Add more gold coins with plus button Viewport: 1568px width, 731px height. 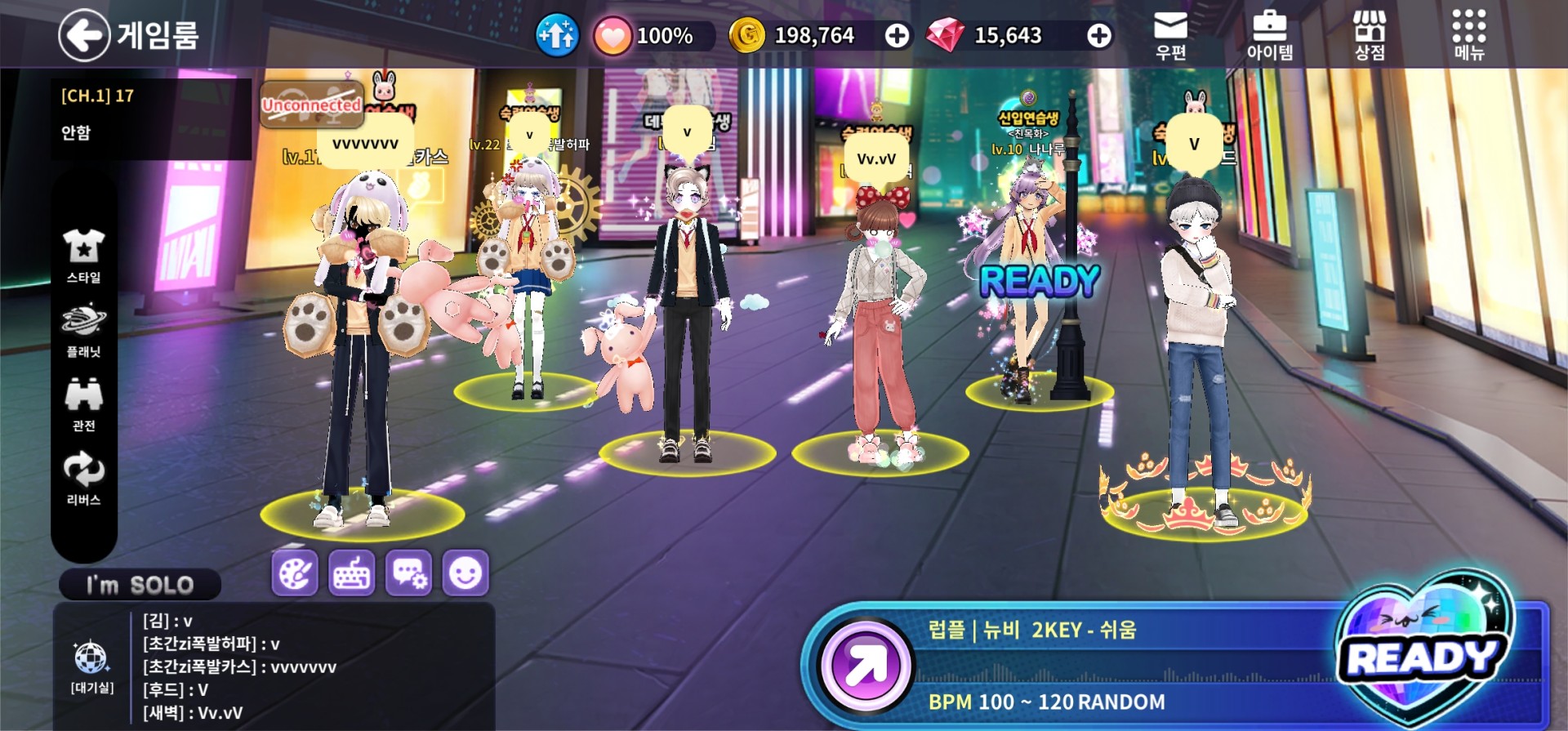(897, 36)
